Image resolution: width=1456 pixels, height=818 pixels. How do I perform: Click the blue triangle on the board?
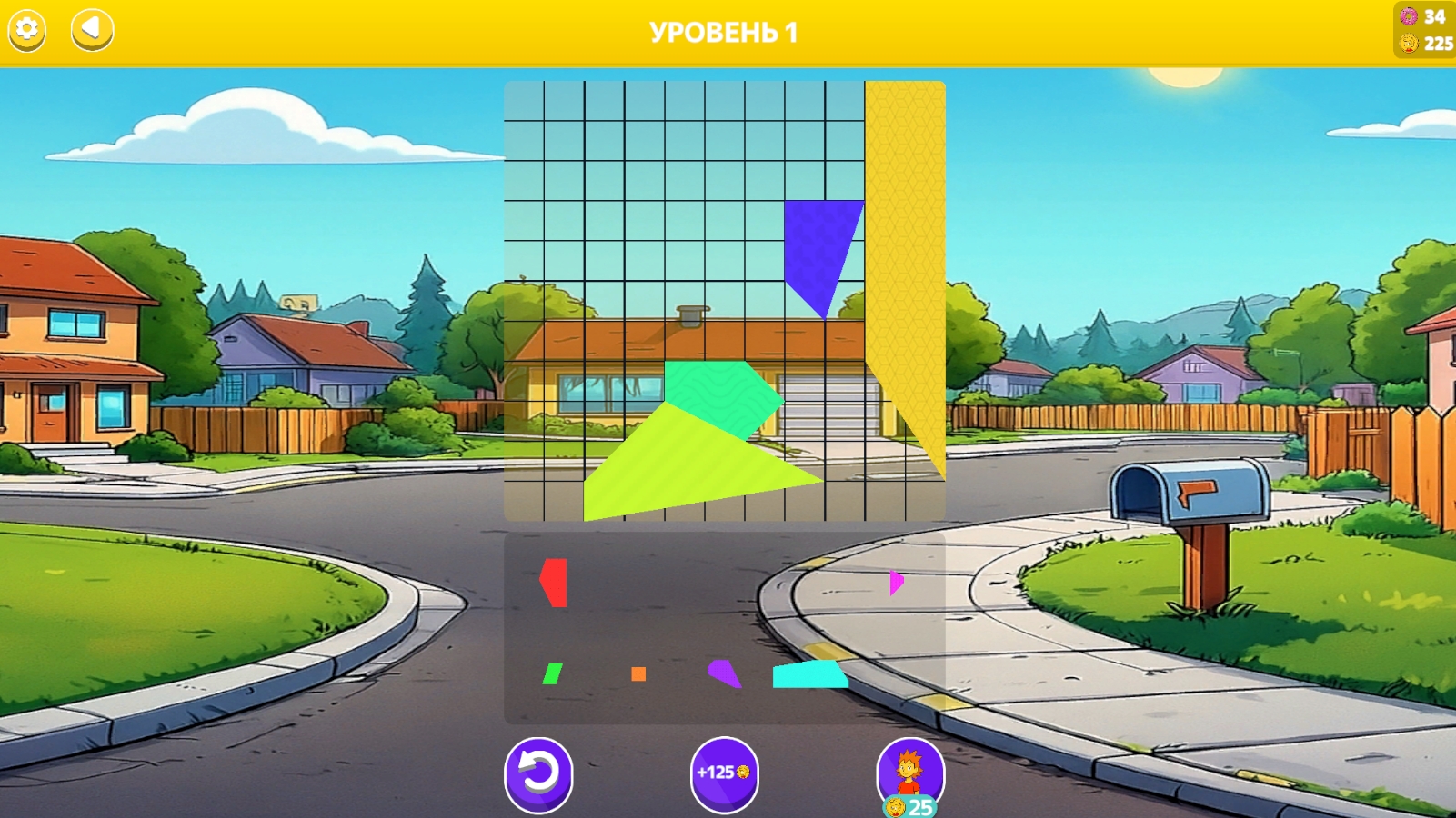coord(817,245)
